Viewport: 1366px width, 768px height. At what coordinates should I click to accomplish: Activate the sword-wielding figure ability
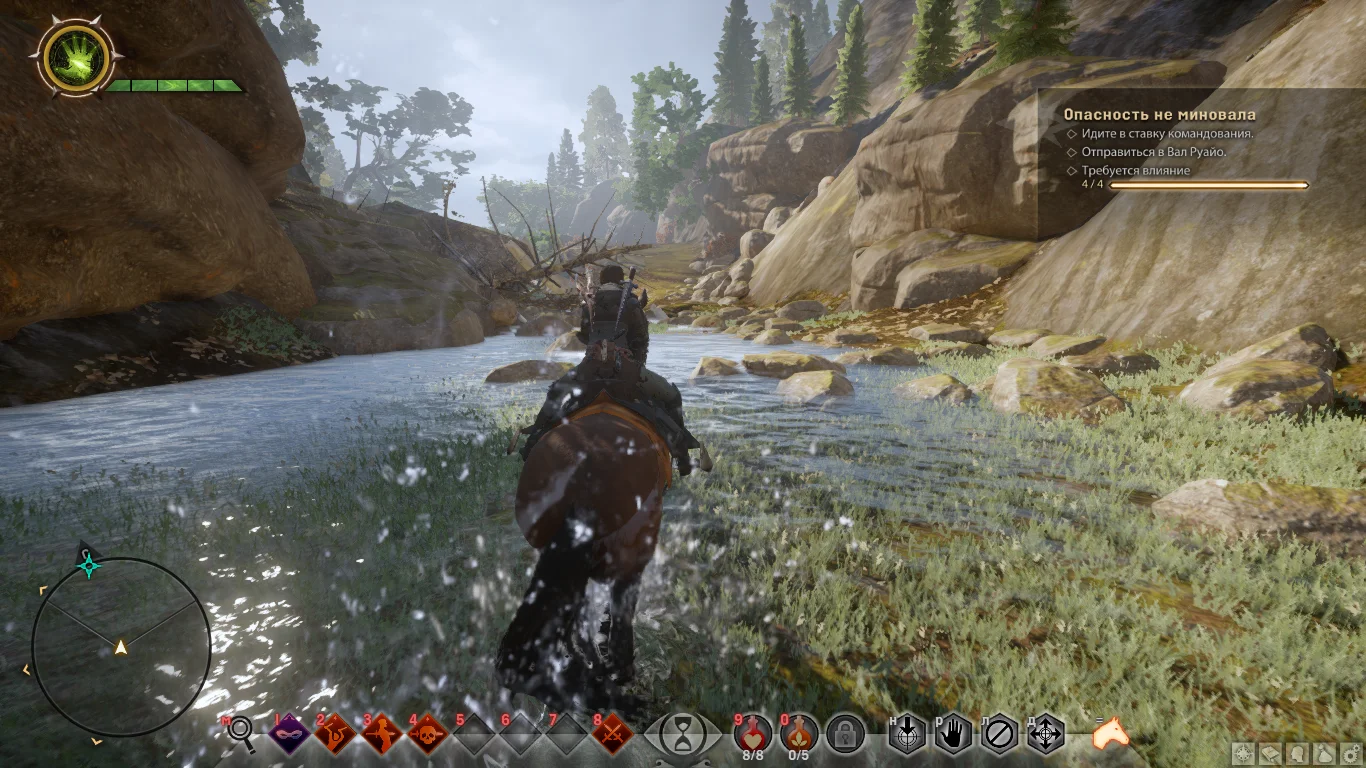tap(382, 734)
